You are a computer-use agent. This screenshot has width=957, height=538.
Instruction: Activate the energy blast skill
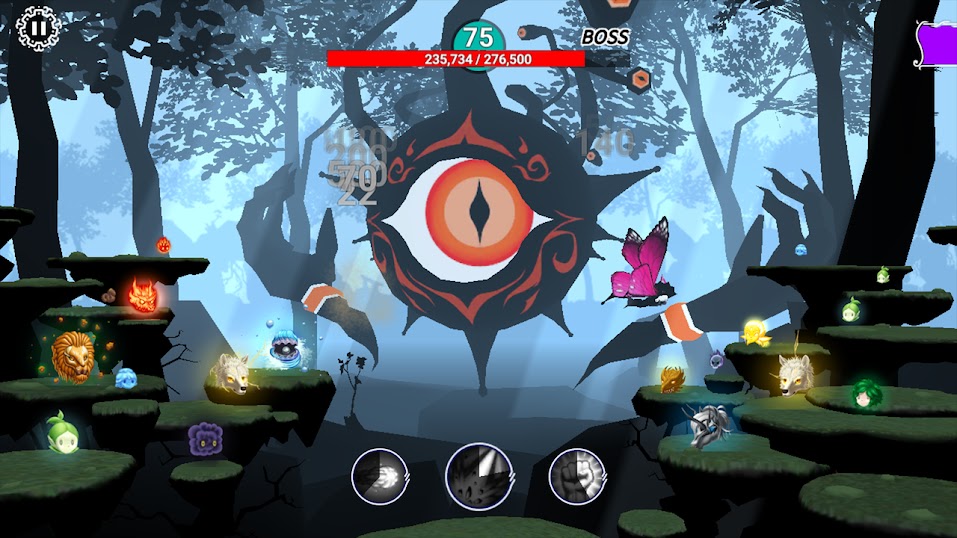click(x=379, y=476)
